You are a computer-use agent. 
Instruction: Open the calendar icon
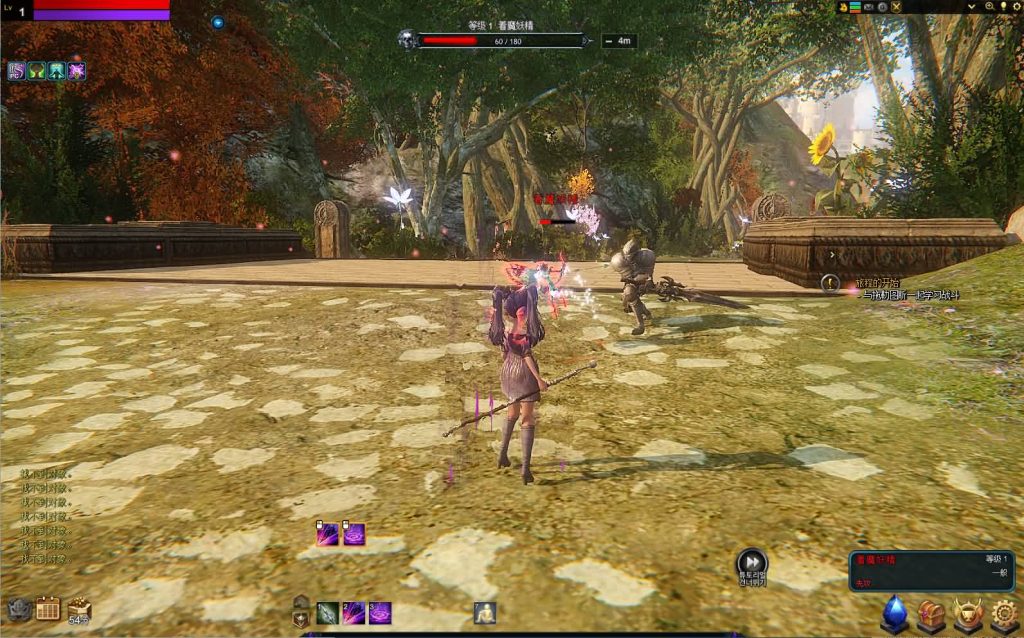tap(48, 608)
